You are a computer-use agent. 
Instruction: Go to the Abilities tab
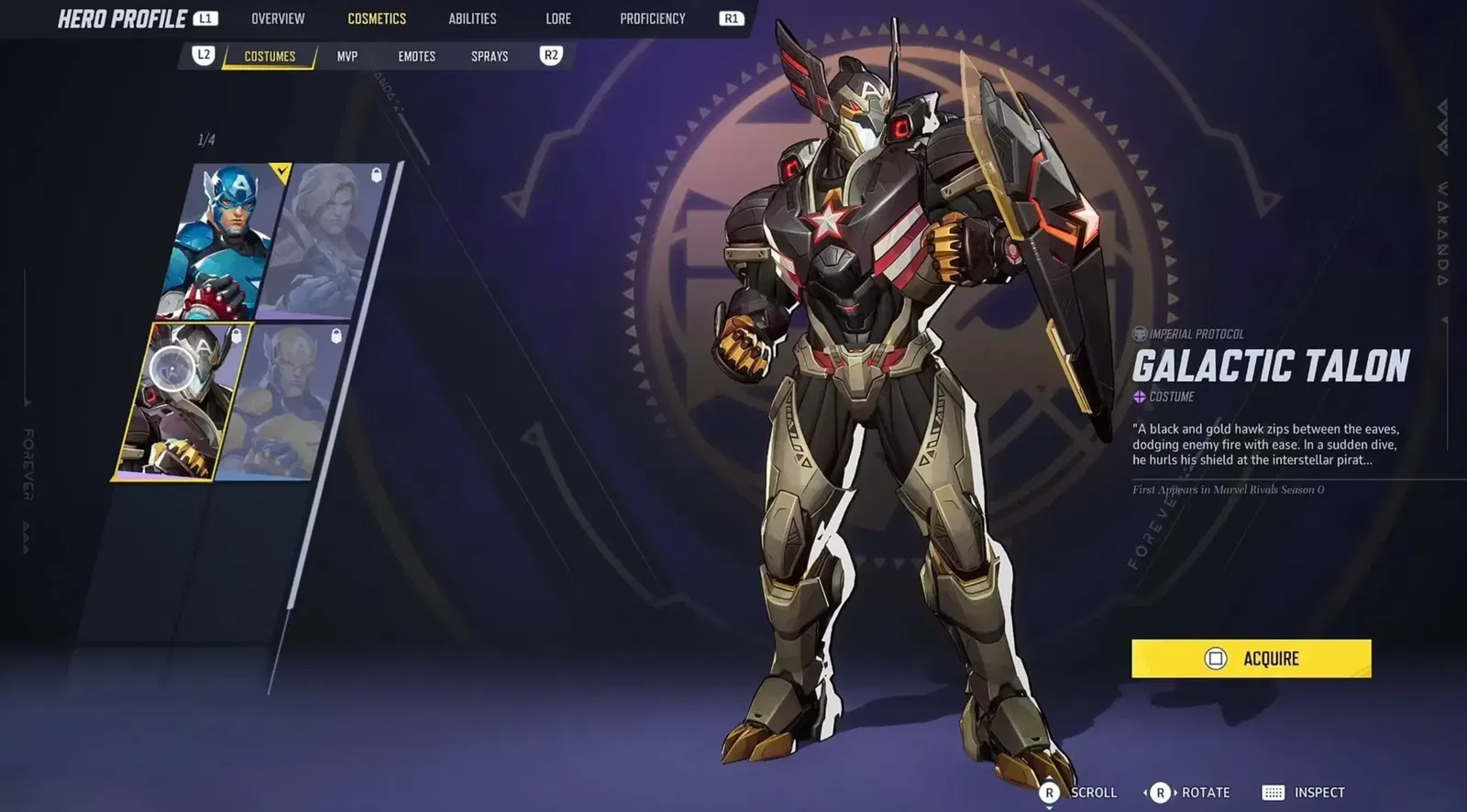point(472,18)
